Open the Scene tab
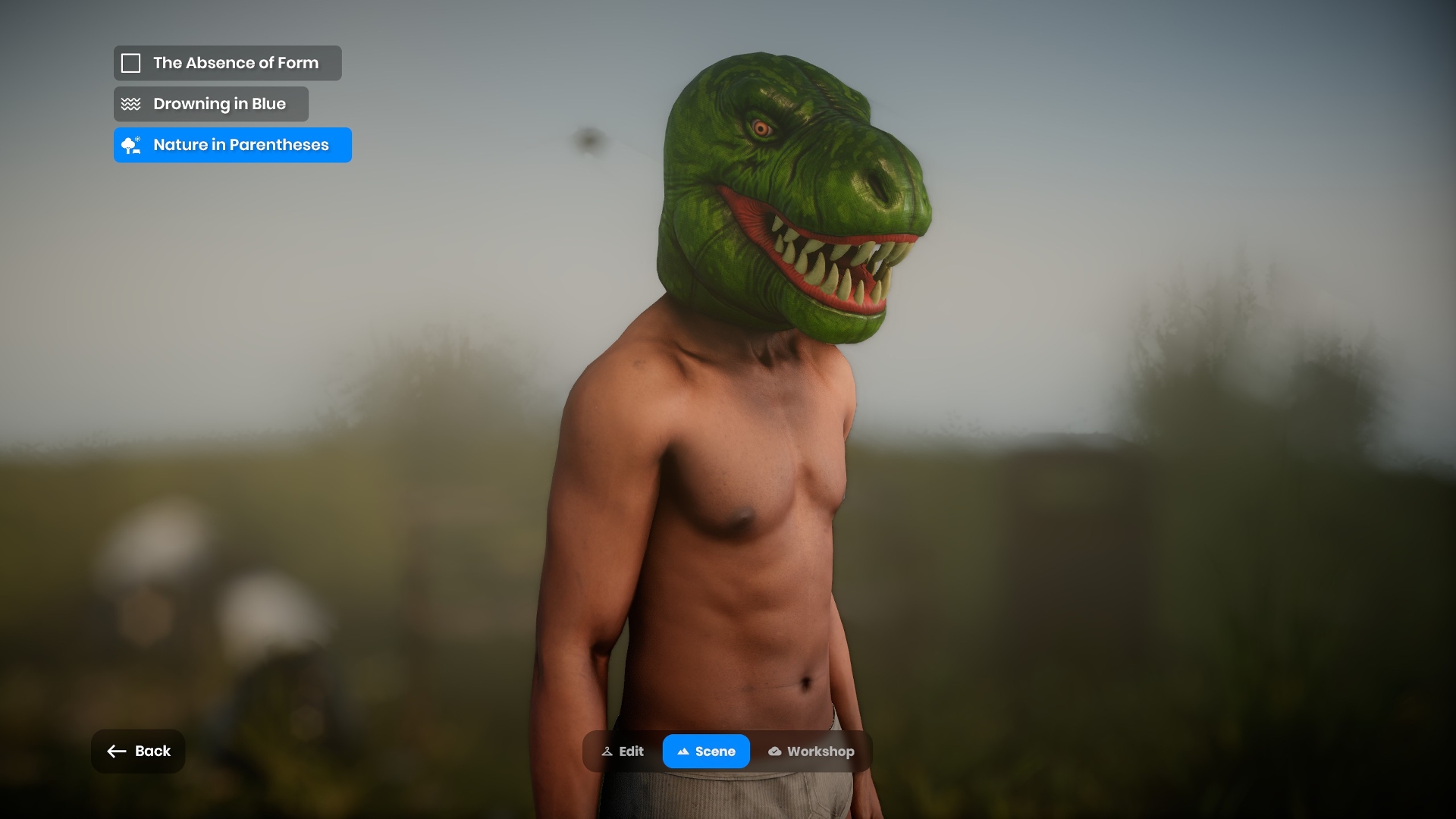This screenshot has width=1456, height=819. click(x=706, y=752)
